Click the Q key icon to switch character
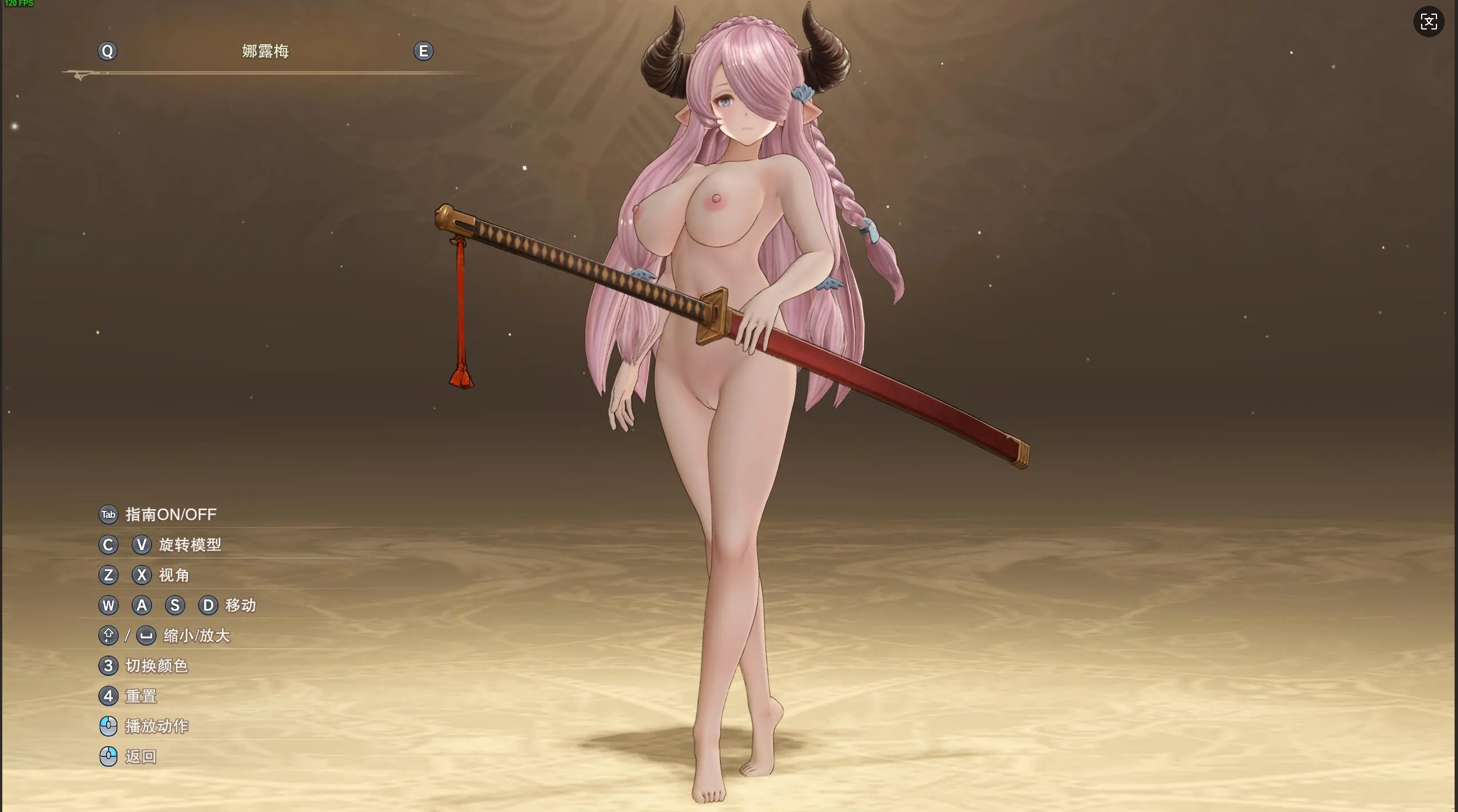 (x=108, y=51)
